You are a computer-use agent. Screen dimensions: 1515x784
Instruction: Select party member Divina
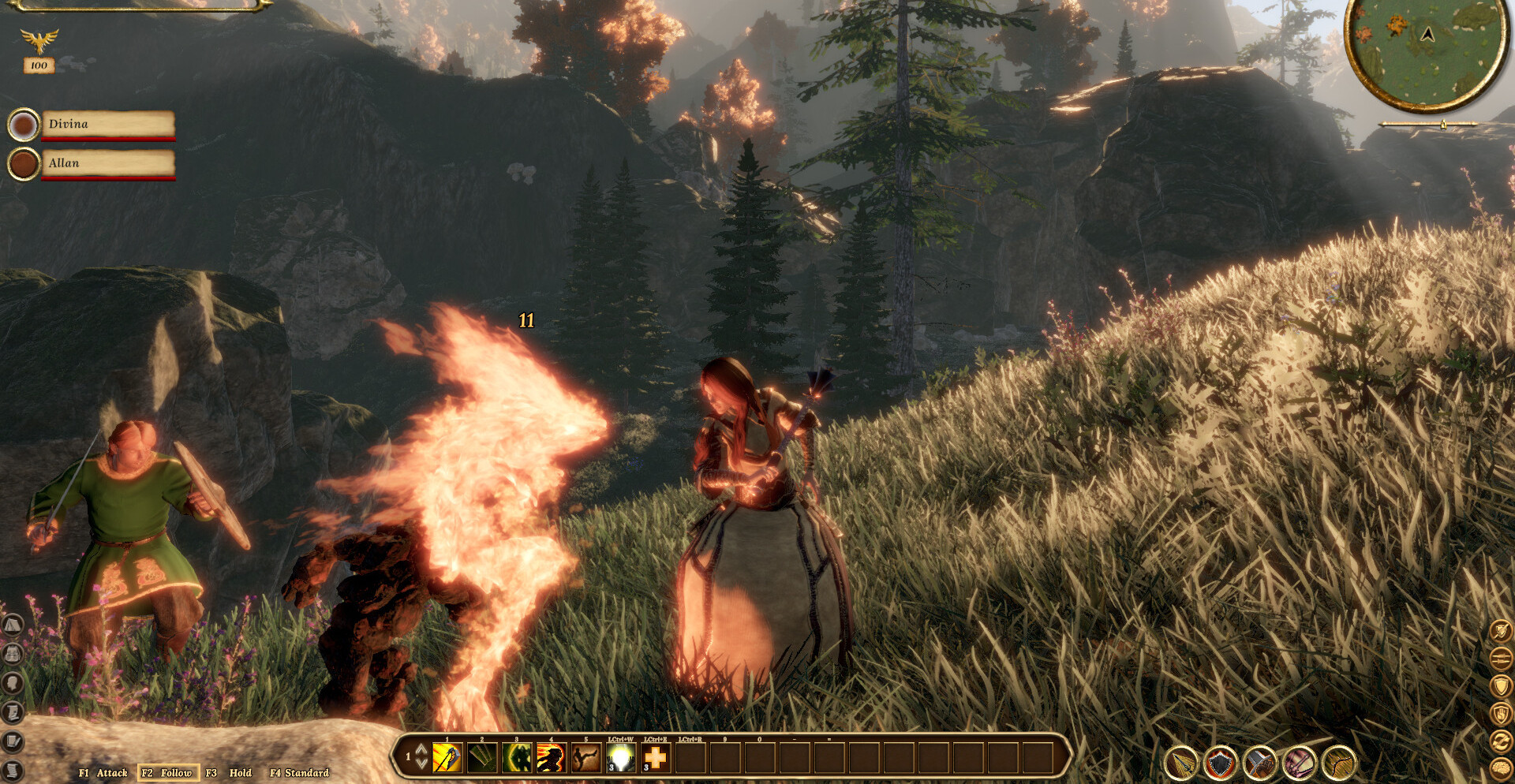[x=107, y=124]
